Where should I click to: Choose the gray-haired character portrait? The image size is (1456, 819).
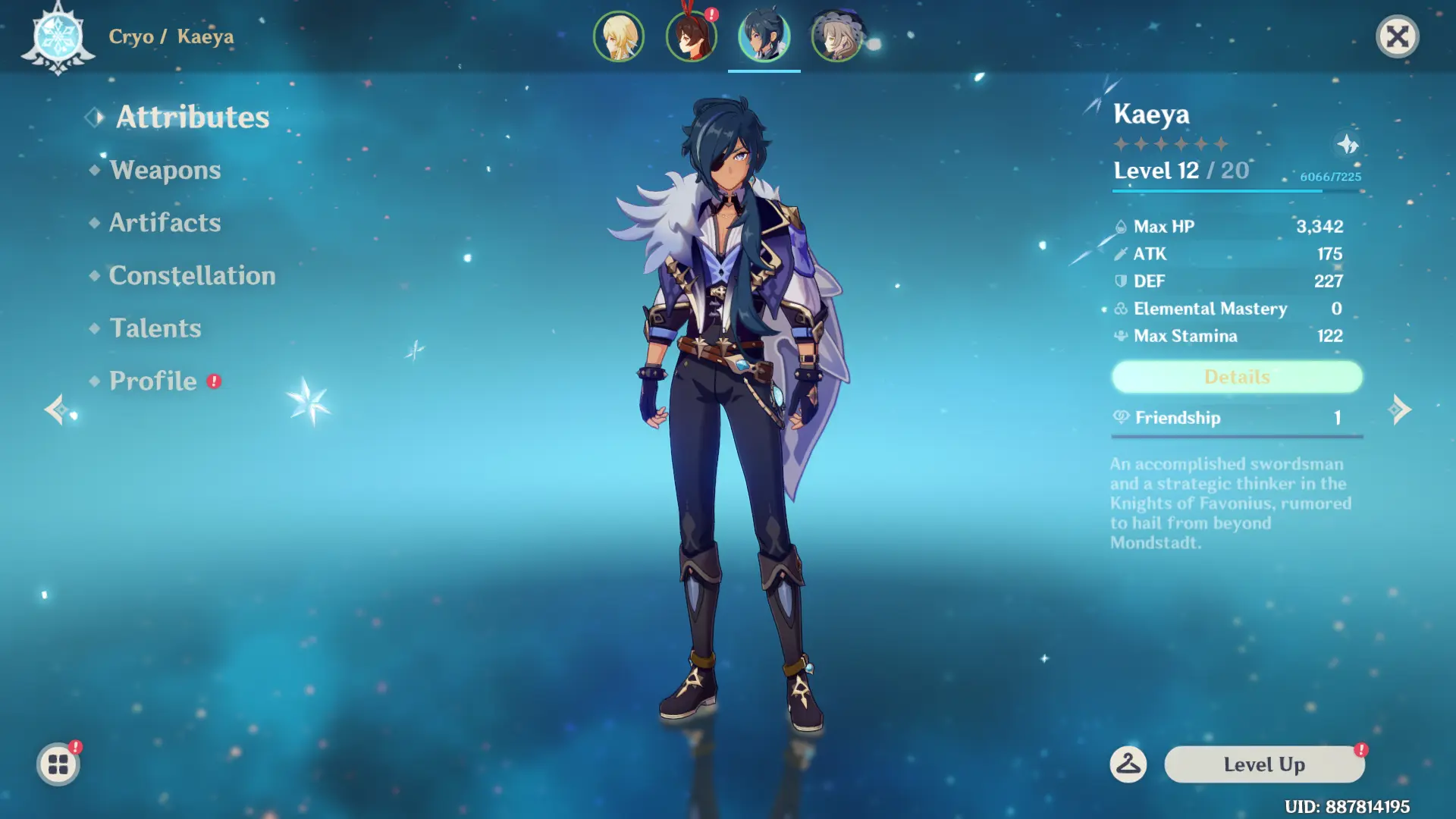[836, 36]
